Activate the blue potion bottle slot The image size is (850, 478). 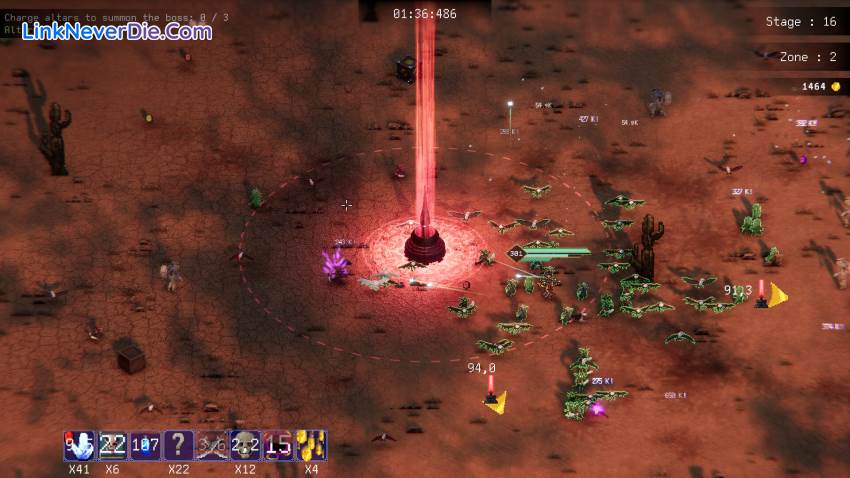pos(146,445)
